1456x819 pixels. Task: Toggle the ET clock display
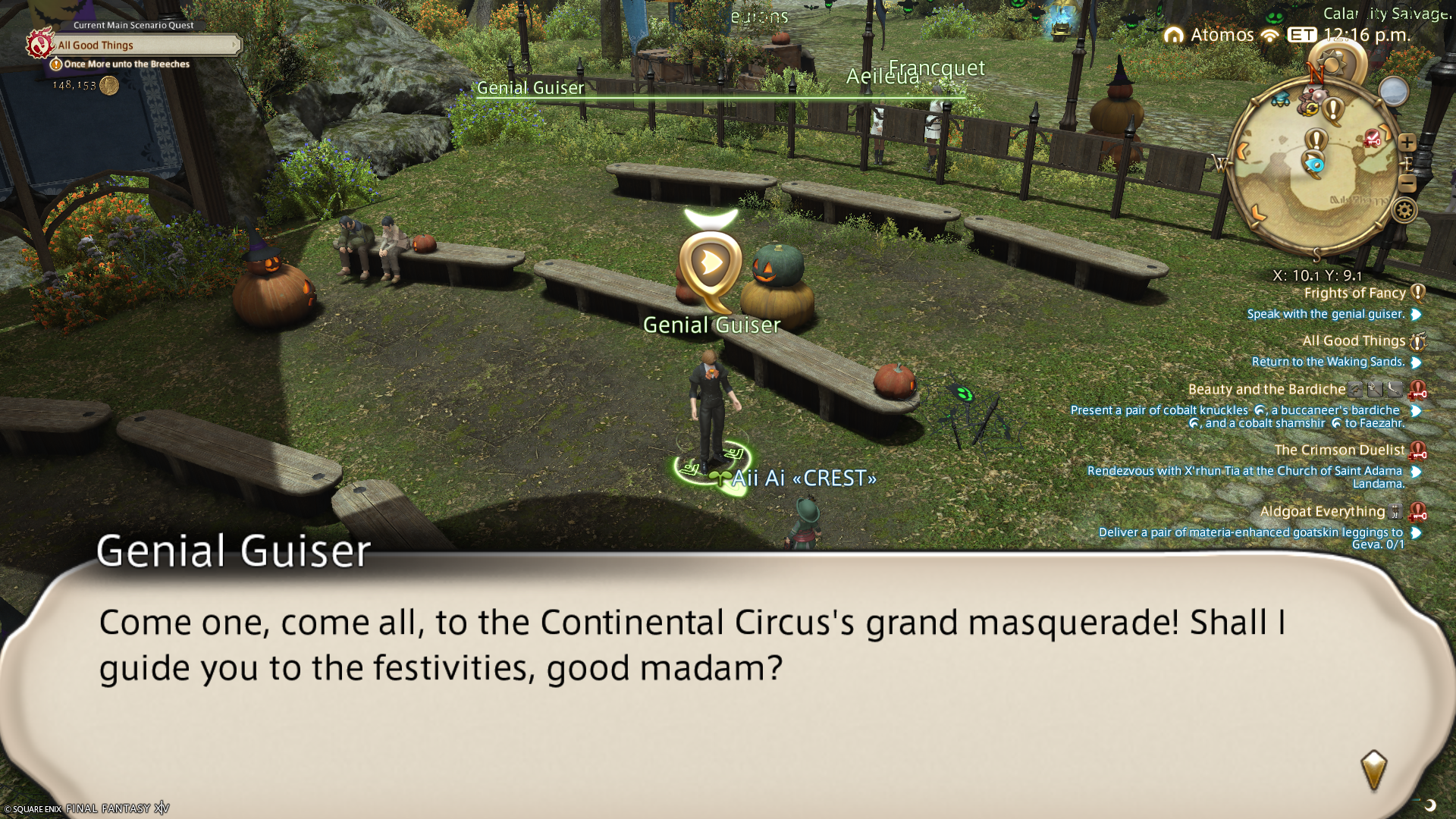(x=1302, y=35)
